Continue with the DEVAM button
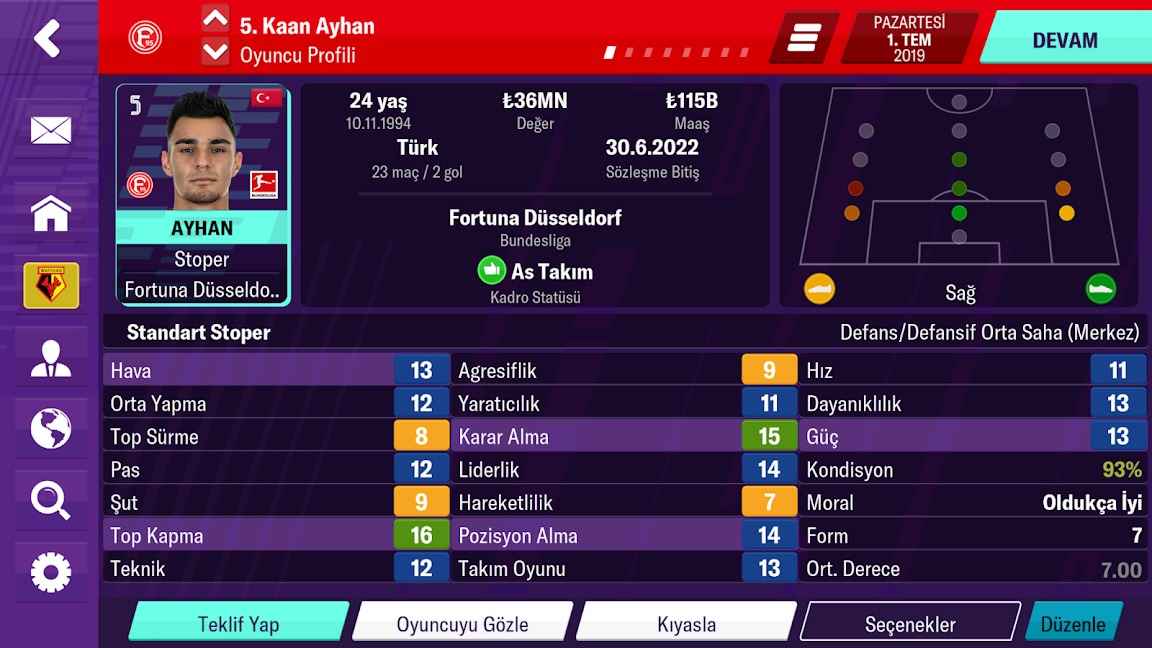1152x648 pixels. [1064, 40]
